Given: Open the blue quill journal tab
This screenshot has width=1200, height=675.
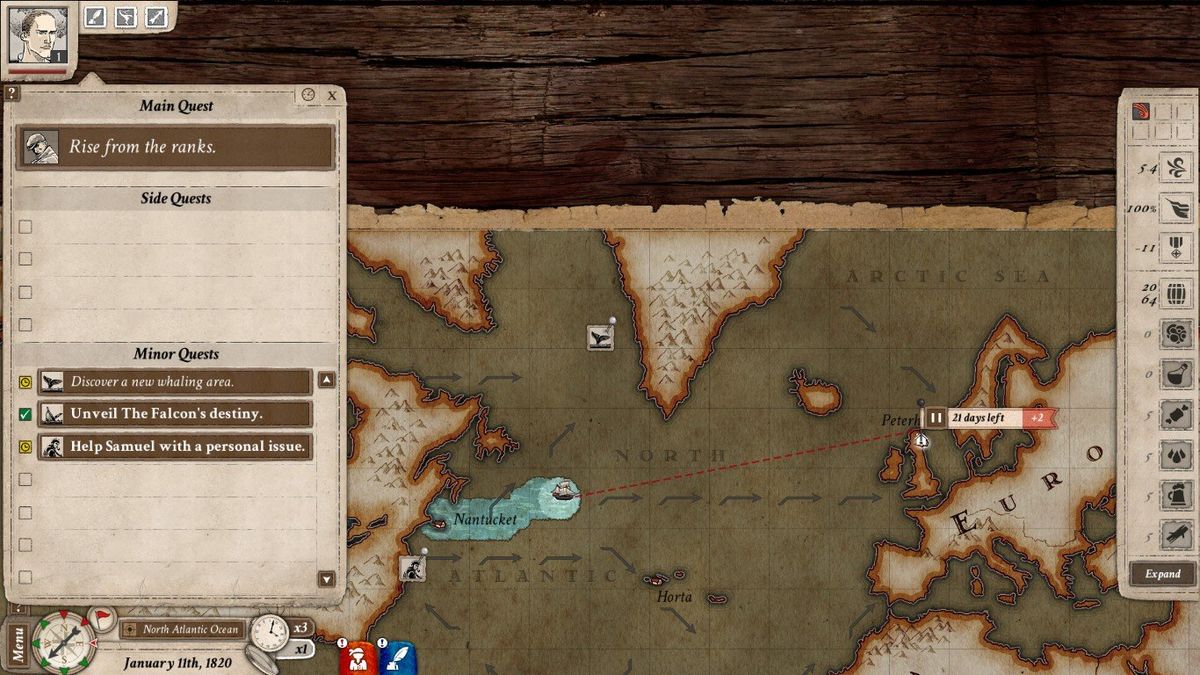Looking at the screenshot, I should (x=397, y=658).
